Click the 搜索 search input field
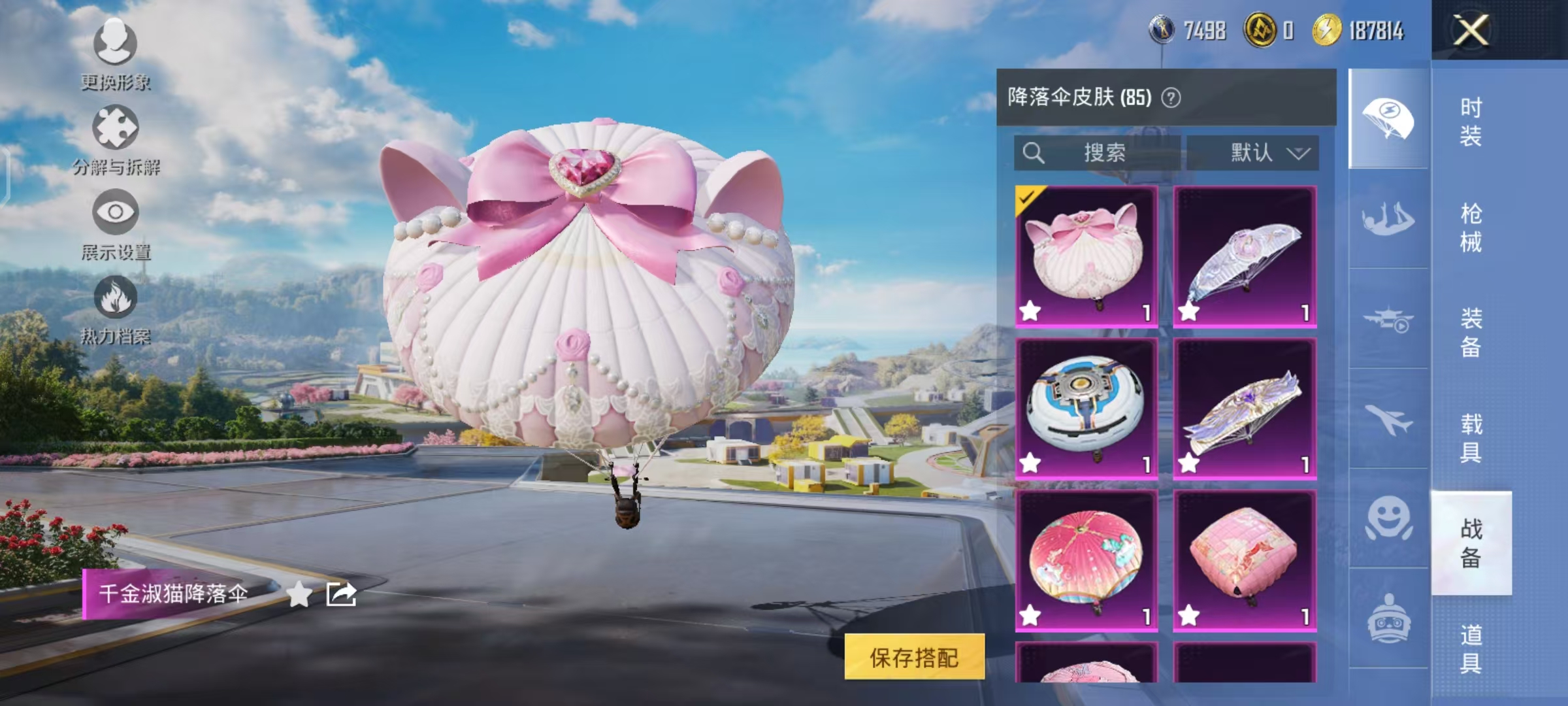1568x706 pixels. [1098, 154]
